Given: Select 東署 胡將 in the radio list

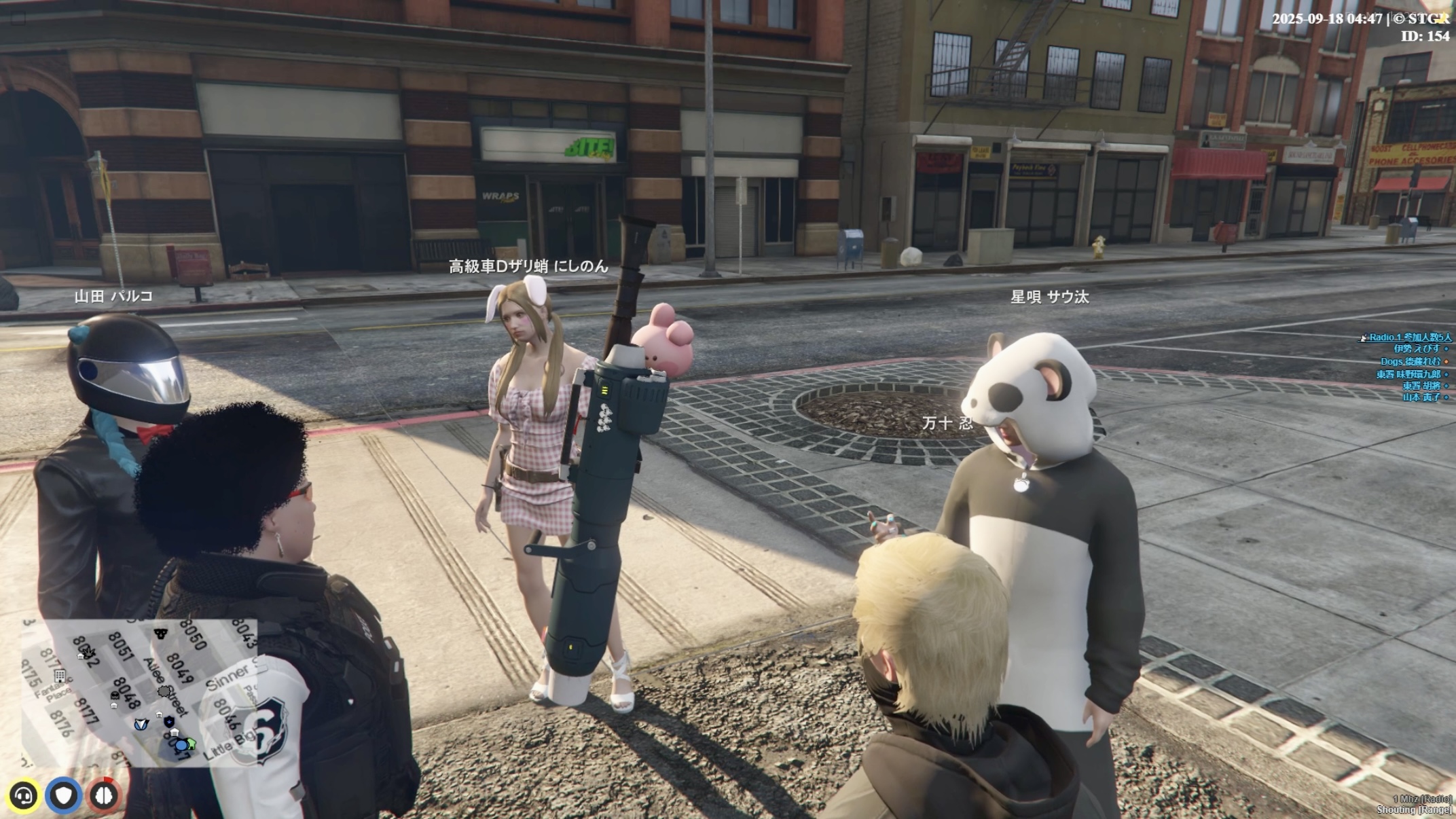Looking at the screenshot, I should 1421,386.
